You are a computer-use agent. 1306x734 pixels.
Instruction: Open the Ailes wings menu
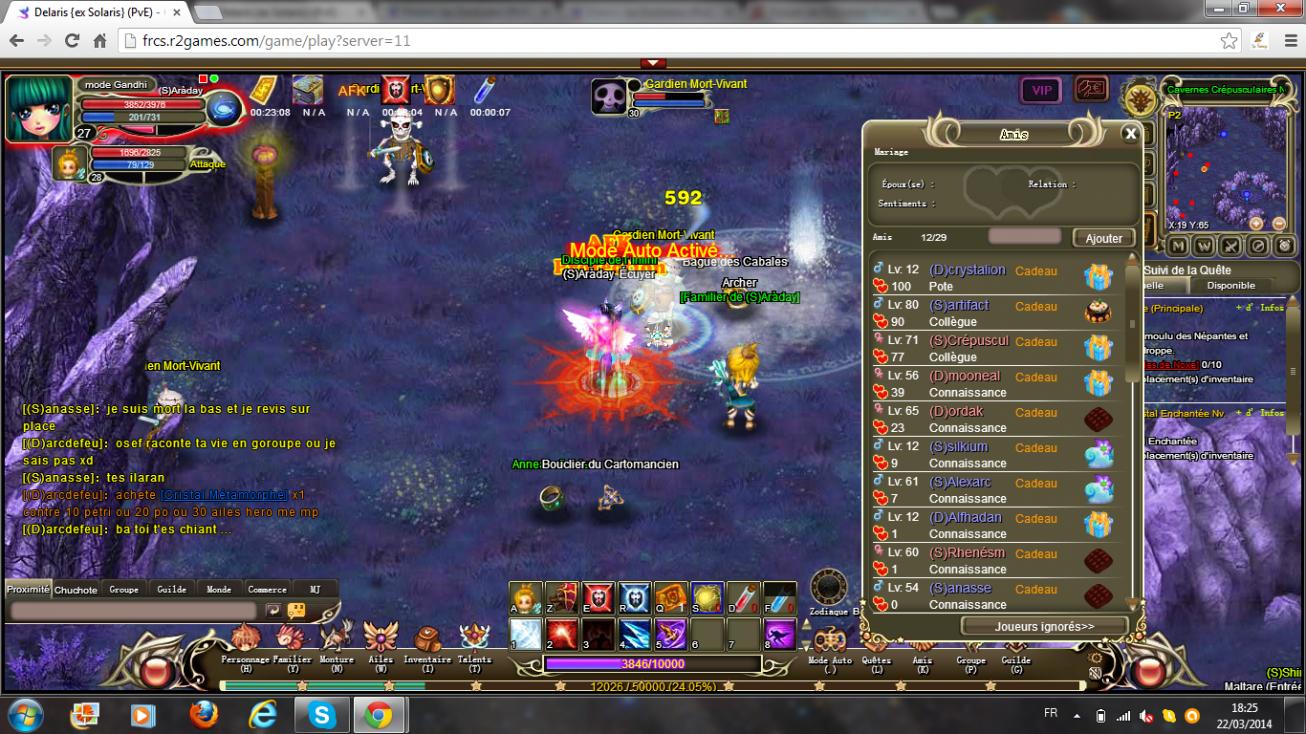point(380,641)
